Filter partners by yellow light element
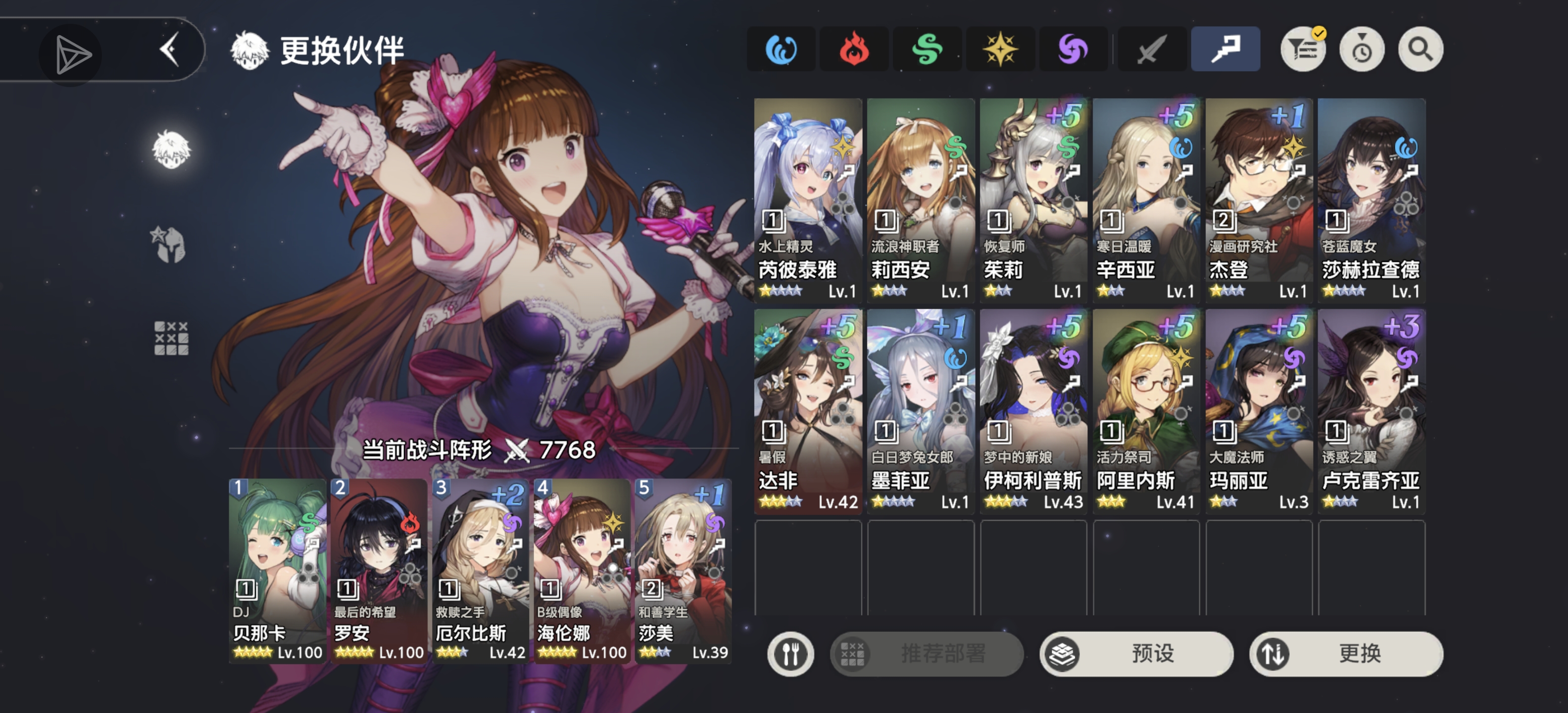The width and height of the screenshot is (1568, 713). click(x=999, y=50)
